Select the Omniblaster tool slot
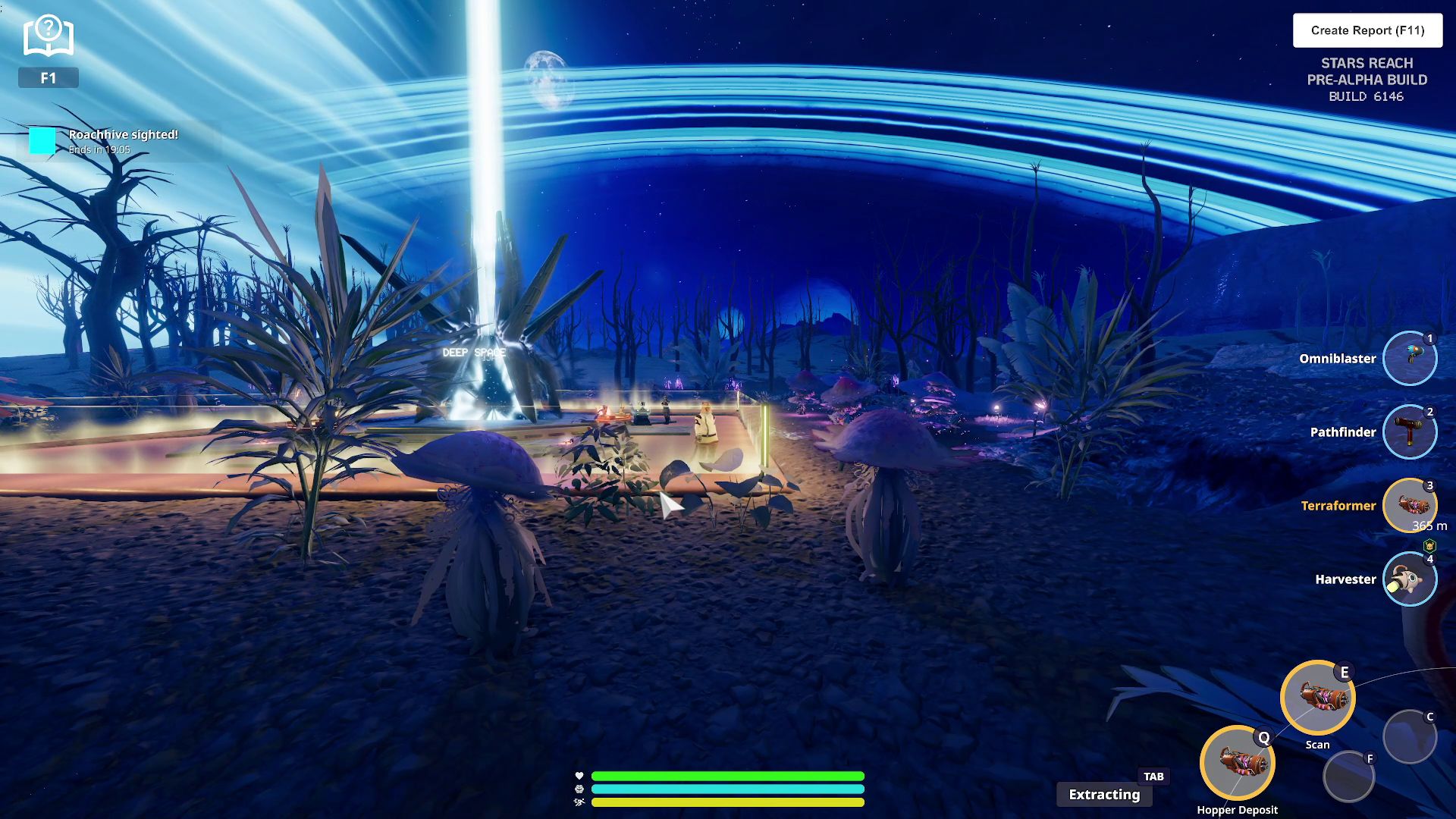 (1410, 358)
